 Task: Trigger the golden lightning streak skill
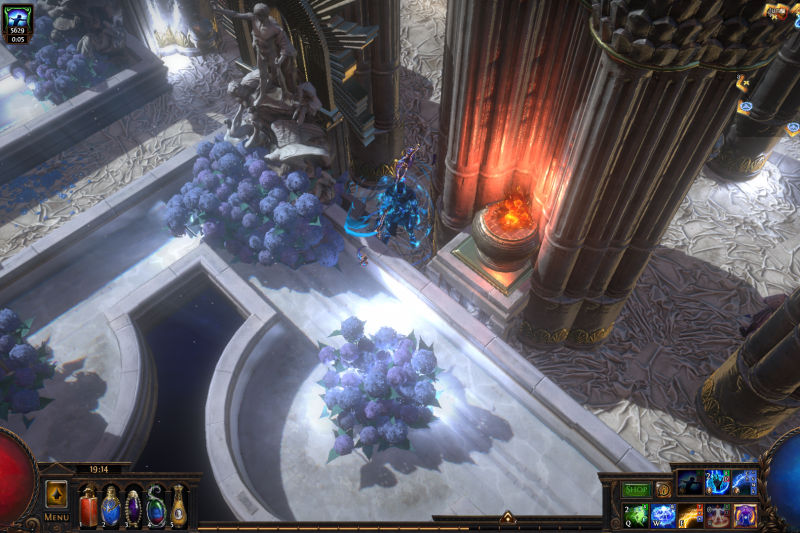(x=691, y=516)
